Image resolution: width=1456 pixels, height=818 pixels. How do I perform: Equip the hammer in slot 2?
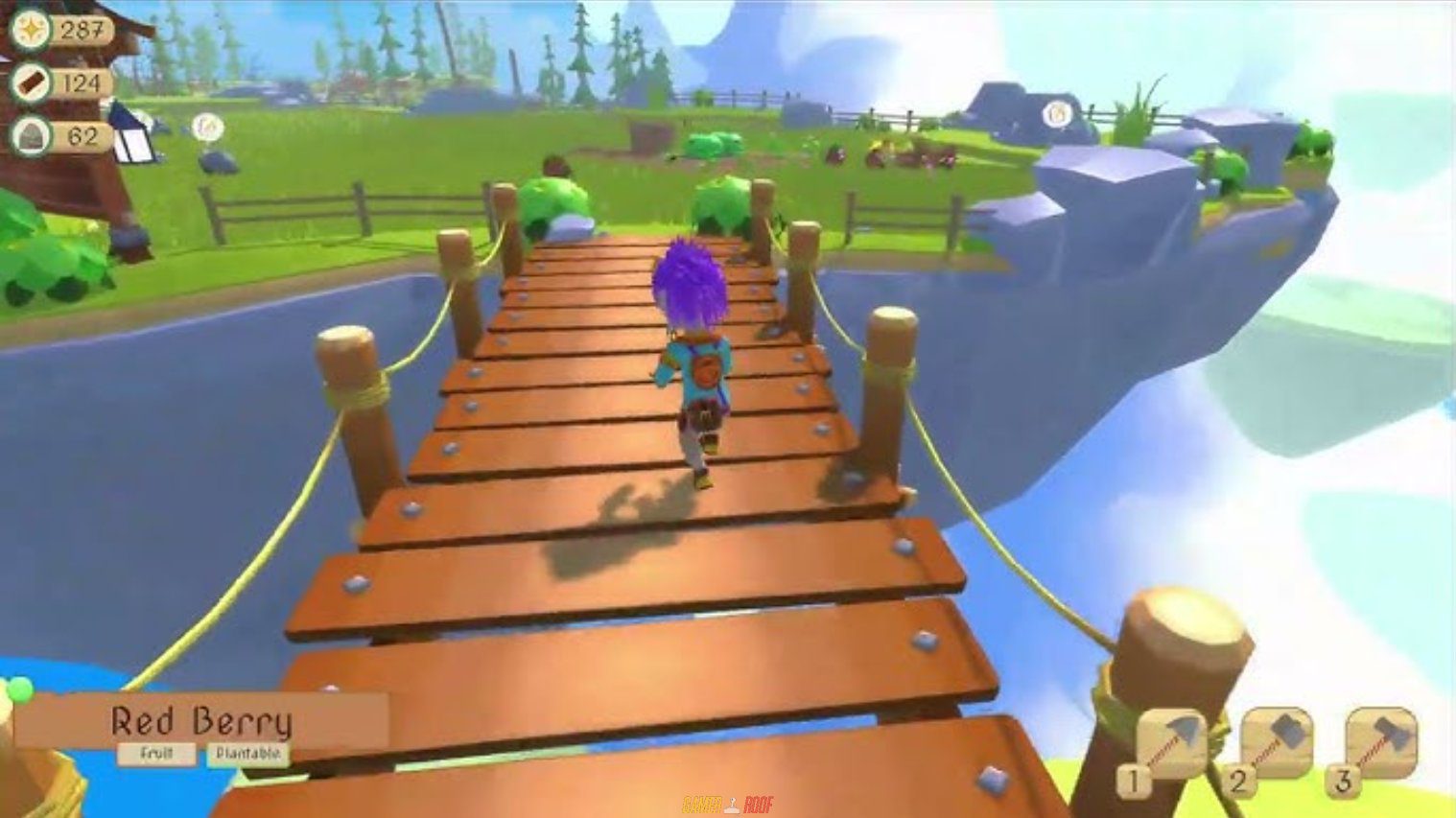coord(1277,741)
